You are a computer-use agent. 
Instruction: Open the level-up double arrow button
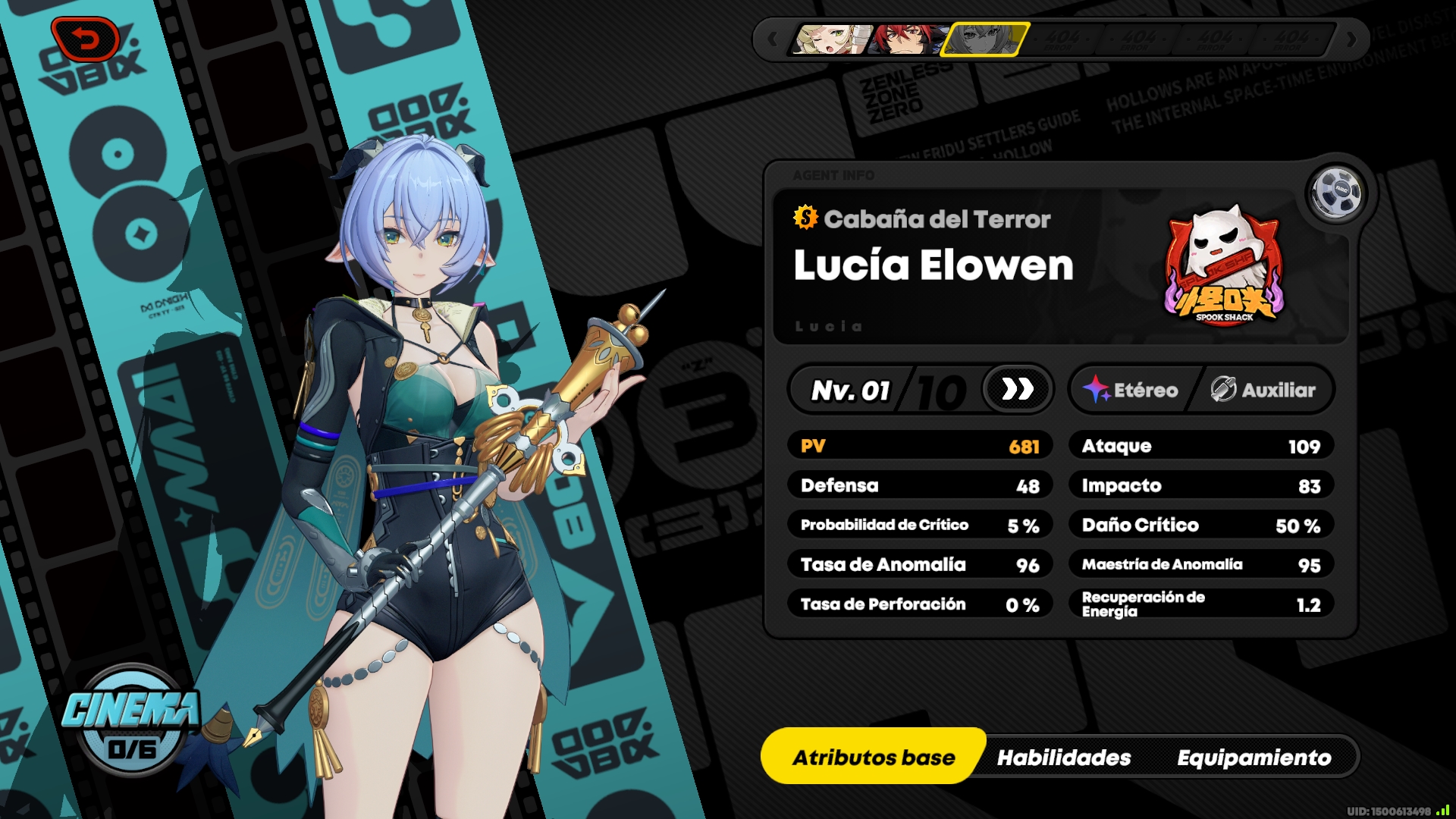tap(1017, 390)
